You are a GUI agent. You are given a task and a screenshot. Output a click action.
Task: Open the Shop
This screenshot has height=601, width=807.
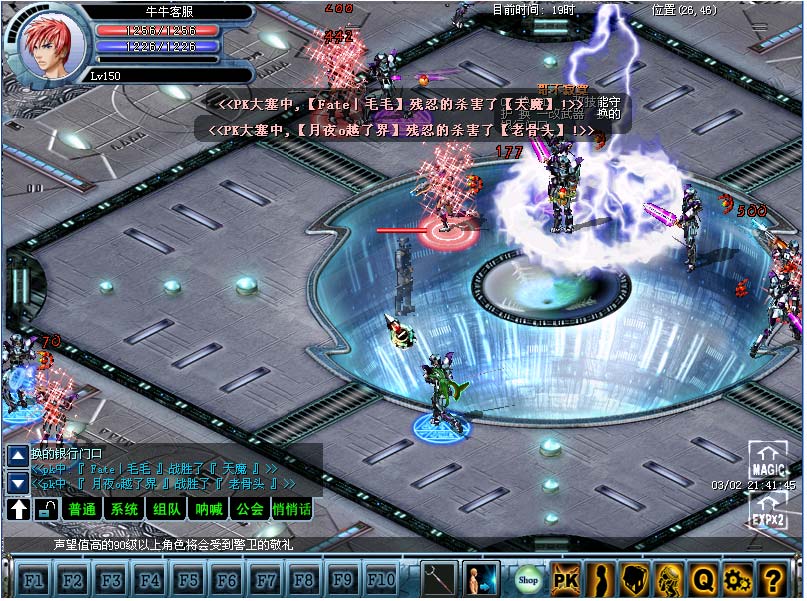pos(527,578)
